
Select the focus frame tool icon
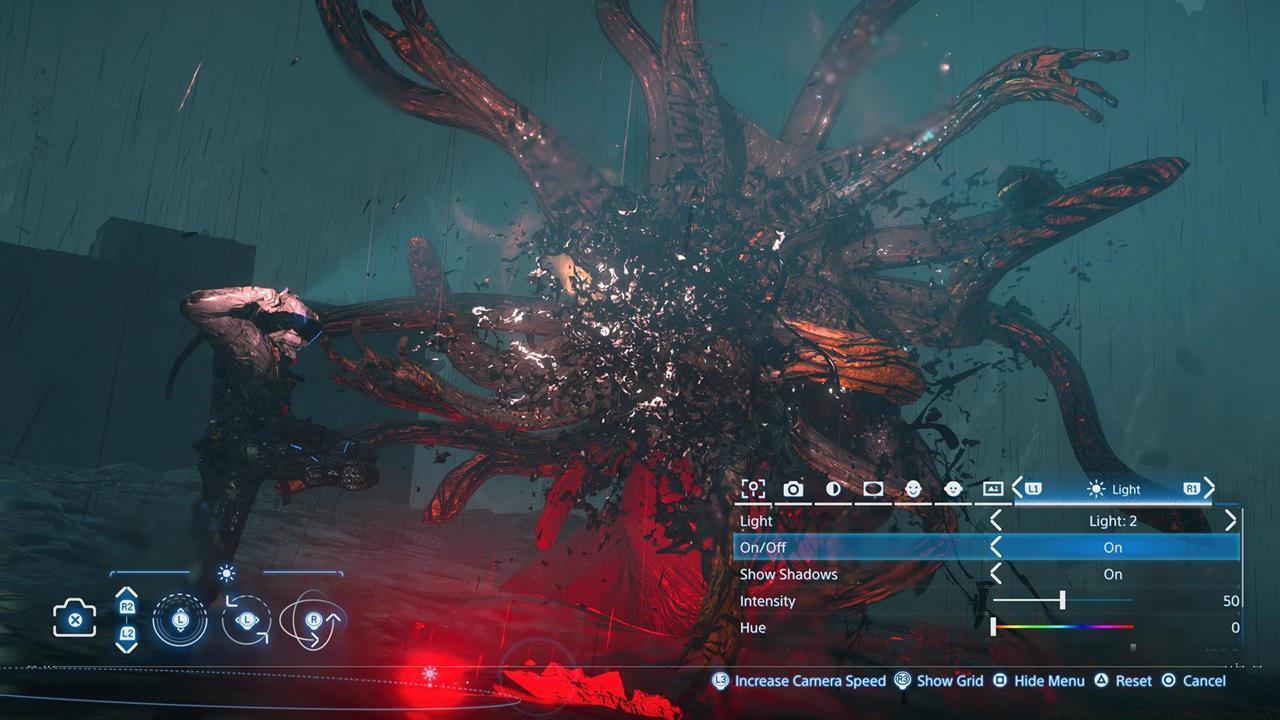(753, 489)
